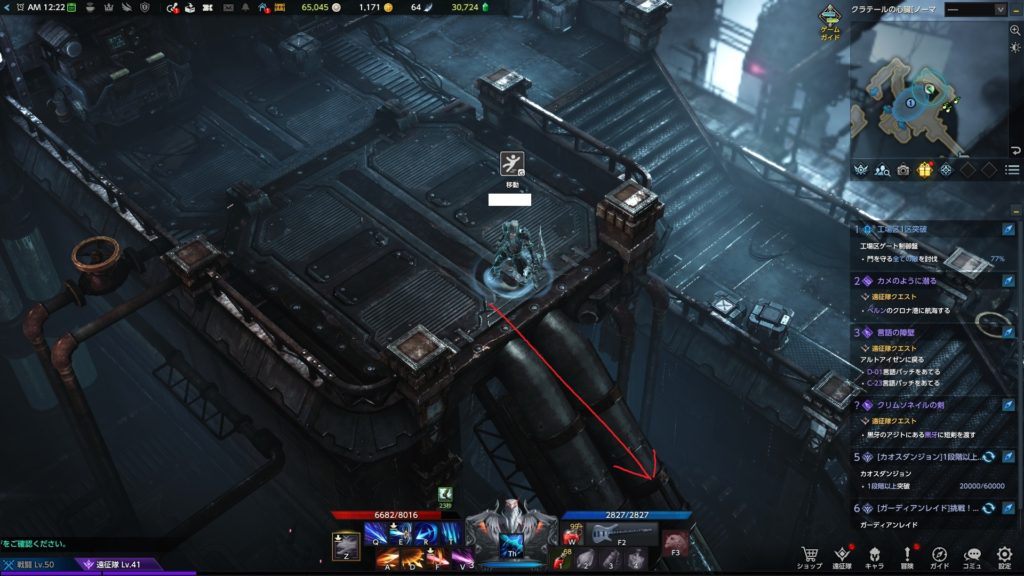Click the camera icon under the minimap
Screen dimensions: 1024x576
click(904, 170)
